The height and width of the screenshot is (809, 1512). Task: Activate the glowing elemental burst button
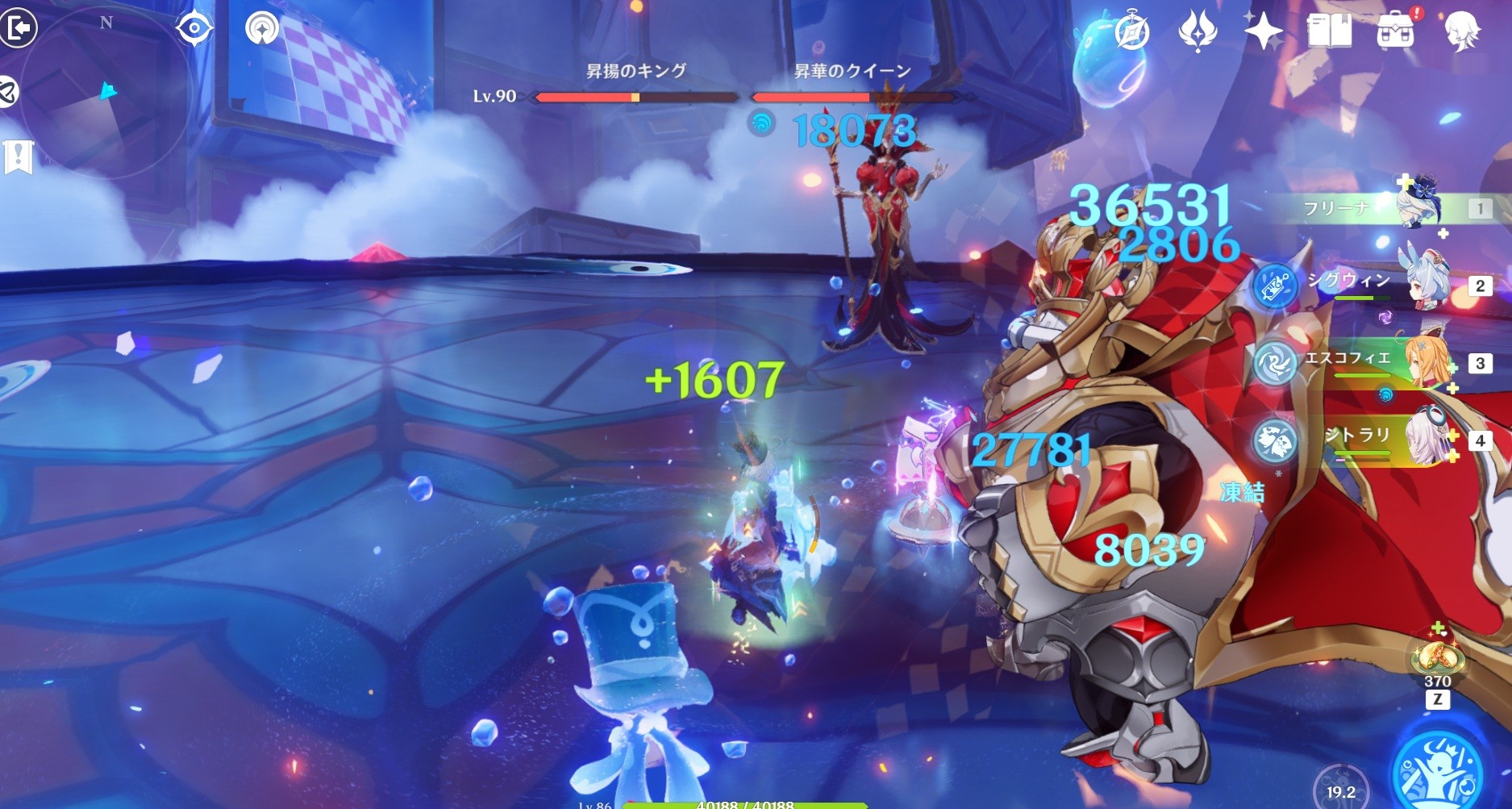point(1440,770)
